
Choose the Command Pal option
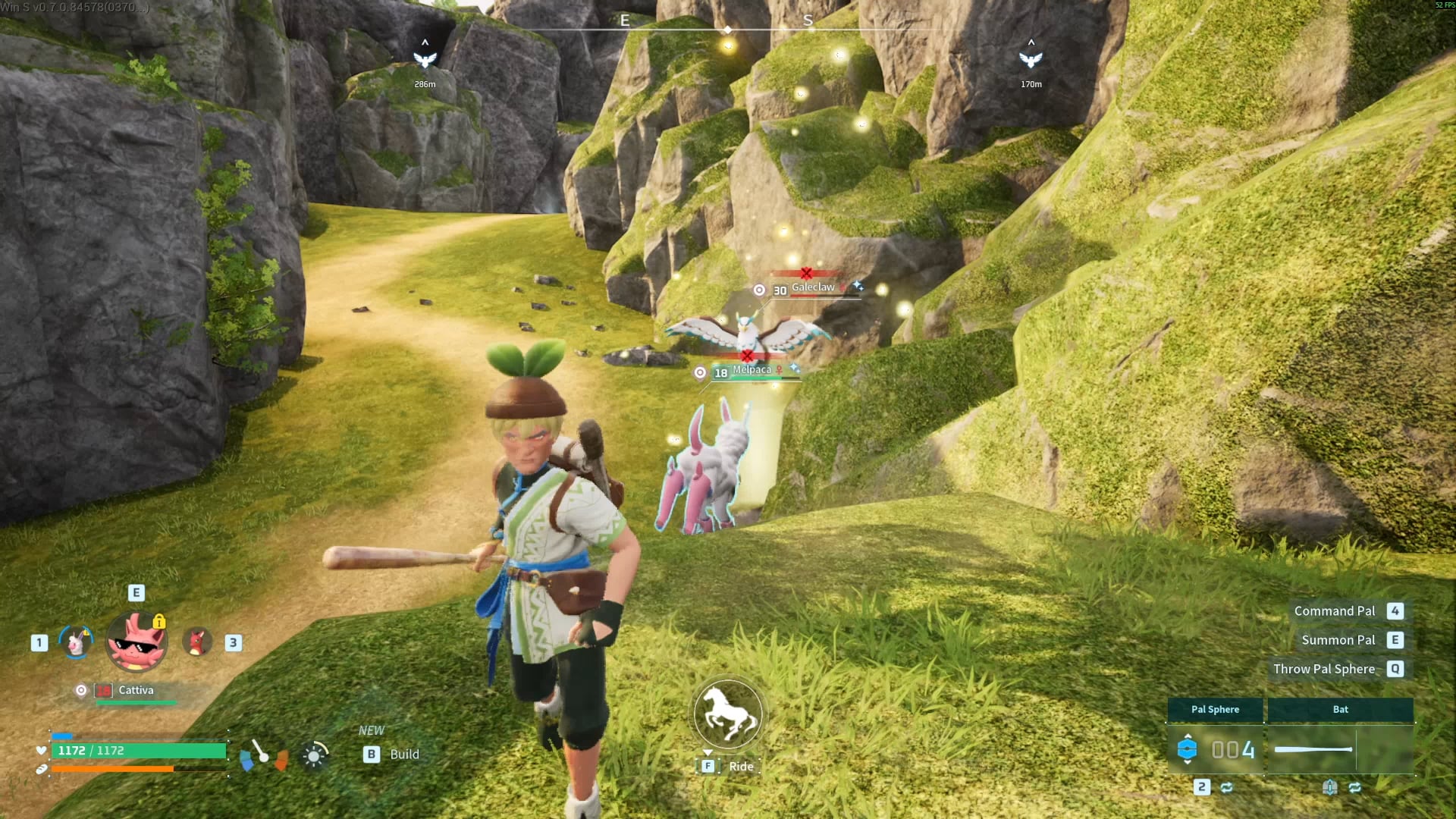(1335, 611)
